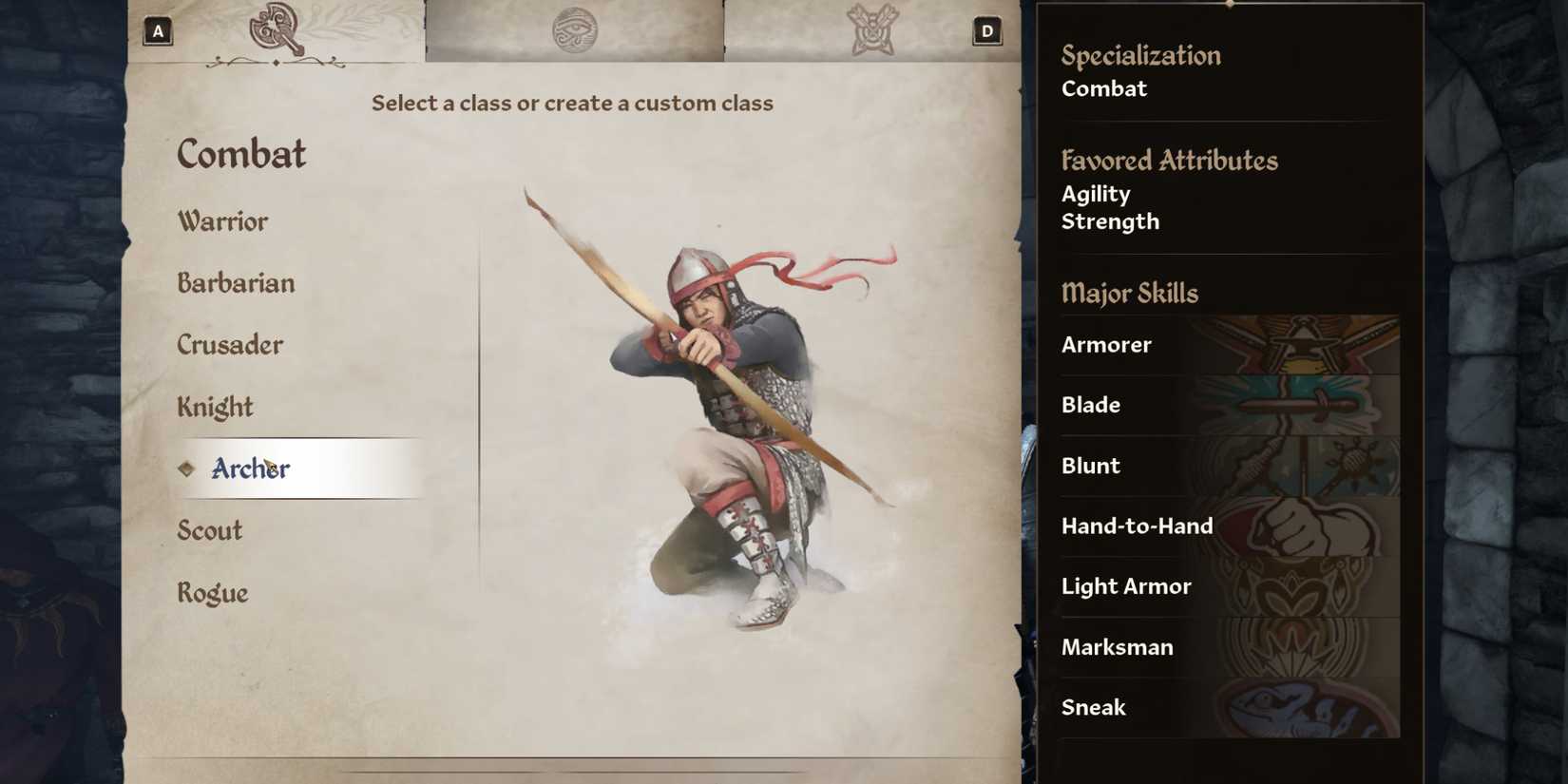The height and width of the screenshot is (784, 1568).
Task: Select the Scout class
Action: [209, 530]
